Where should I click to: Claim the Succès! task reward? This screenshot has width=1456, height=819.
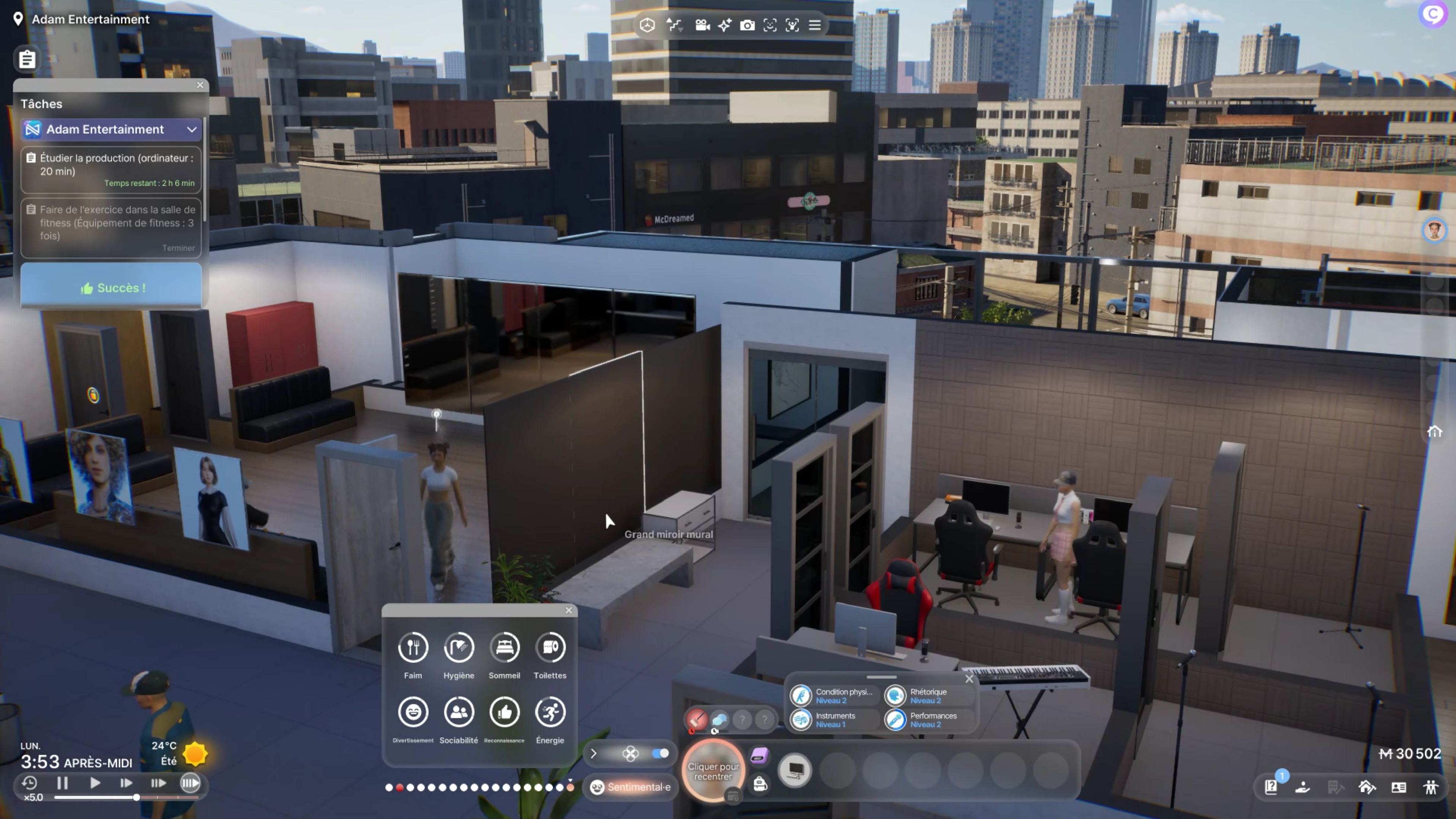click(112, 288)
